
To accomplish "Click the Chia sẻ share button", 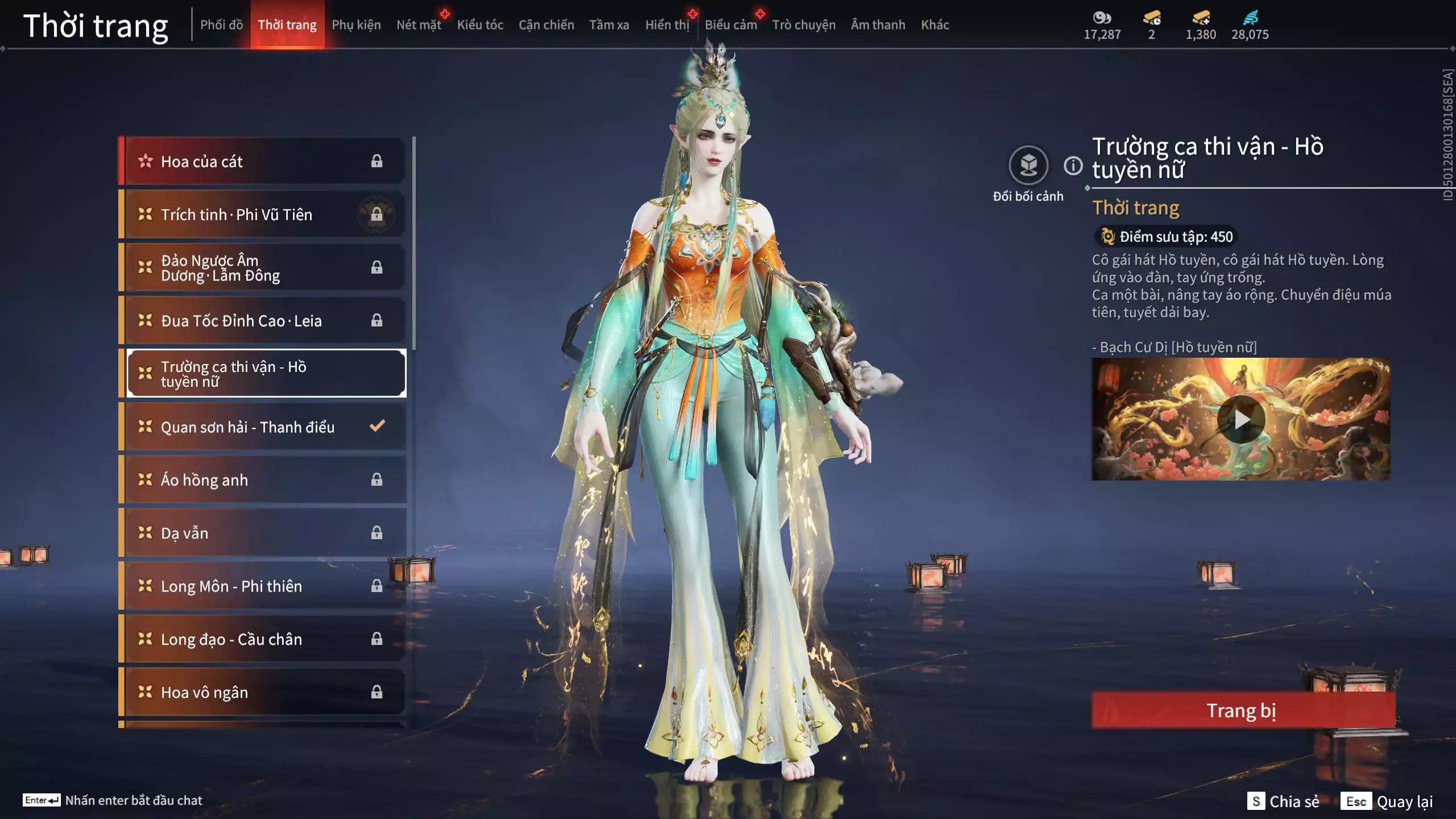I will click(x=1283, y=801).
